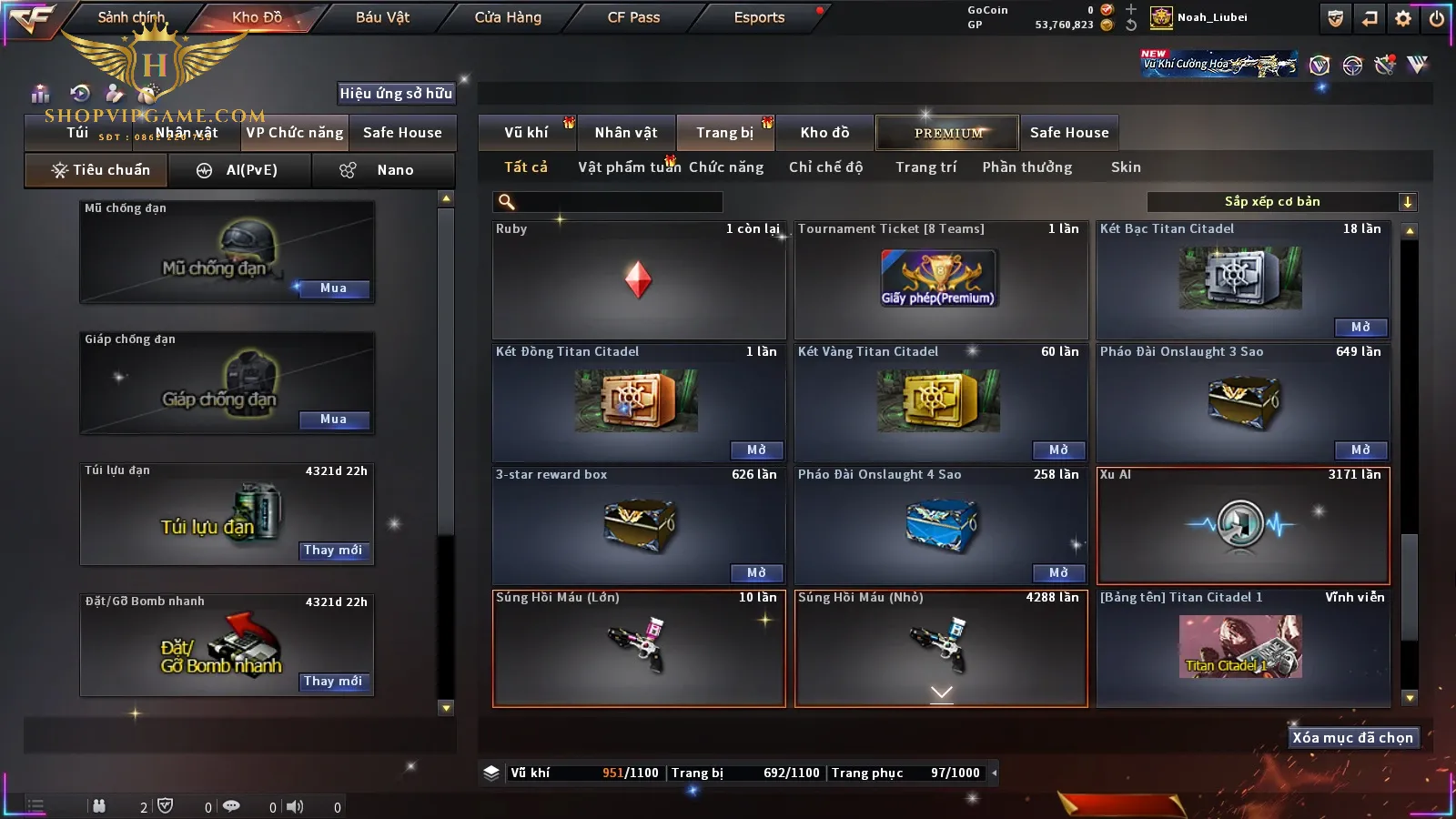Image resolution: width=1456 pixels, height=819 pixels.
Task: Select the Ruby item slot
Action: 639,280
